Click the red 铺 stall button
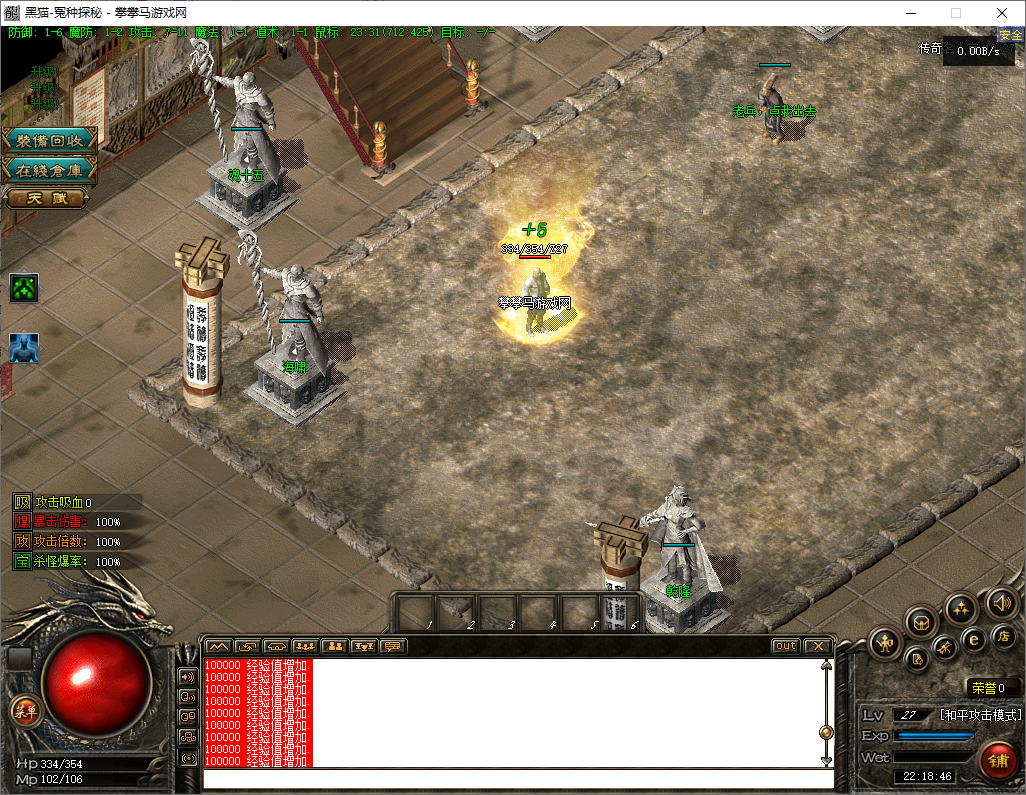This screenshot has width=1026, height=795. pos(997,760)
